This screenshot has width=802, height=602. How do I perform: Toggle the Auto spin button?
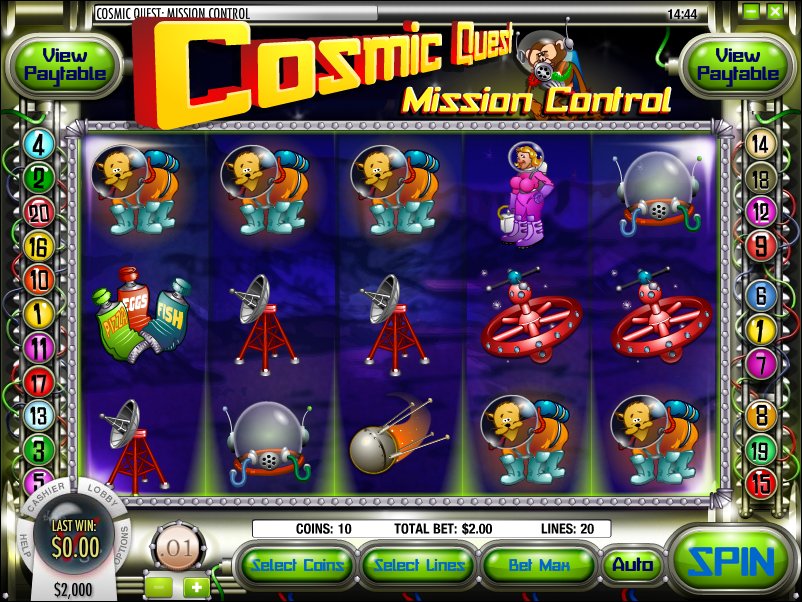[x=632, y=565]
